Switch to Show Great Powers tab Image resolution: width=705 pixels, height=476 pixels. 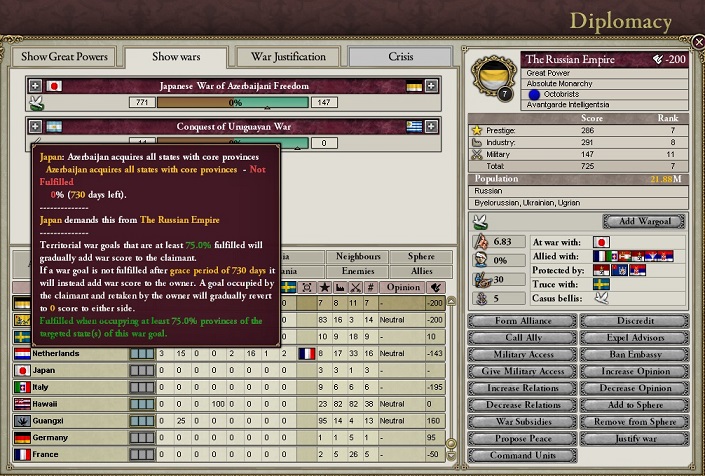[x=66, y=57]
